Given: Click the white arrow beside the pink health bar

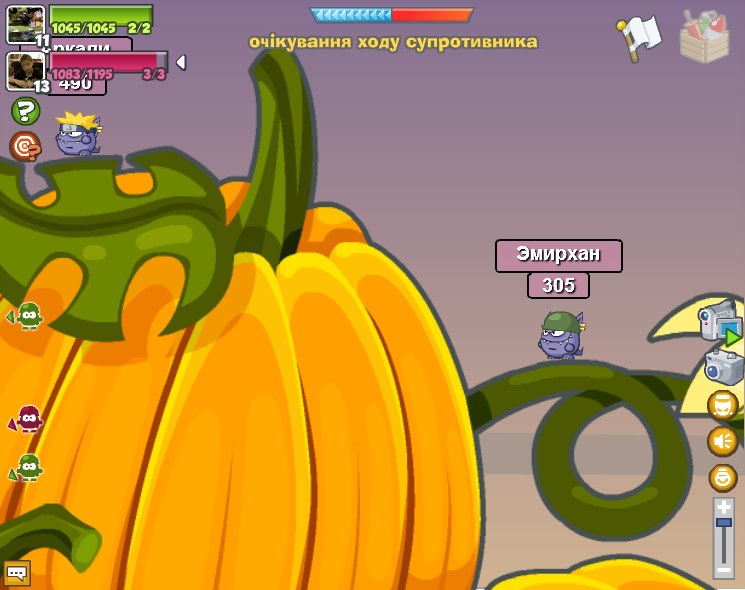Looking at the screenshot, I should pos(181,62).
